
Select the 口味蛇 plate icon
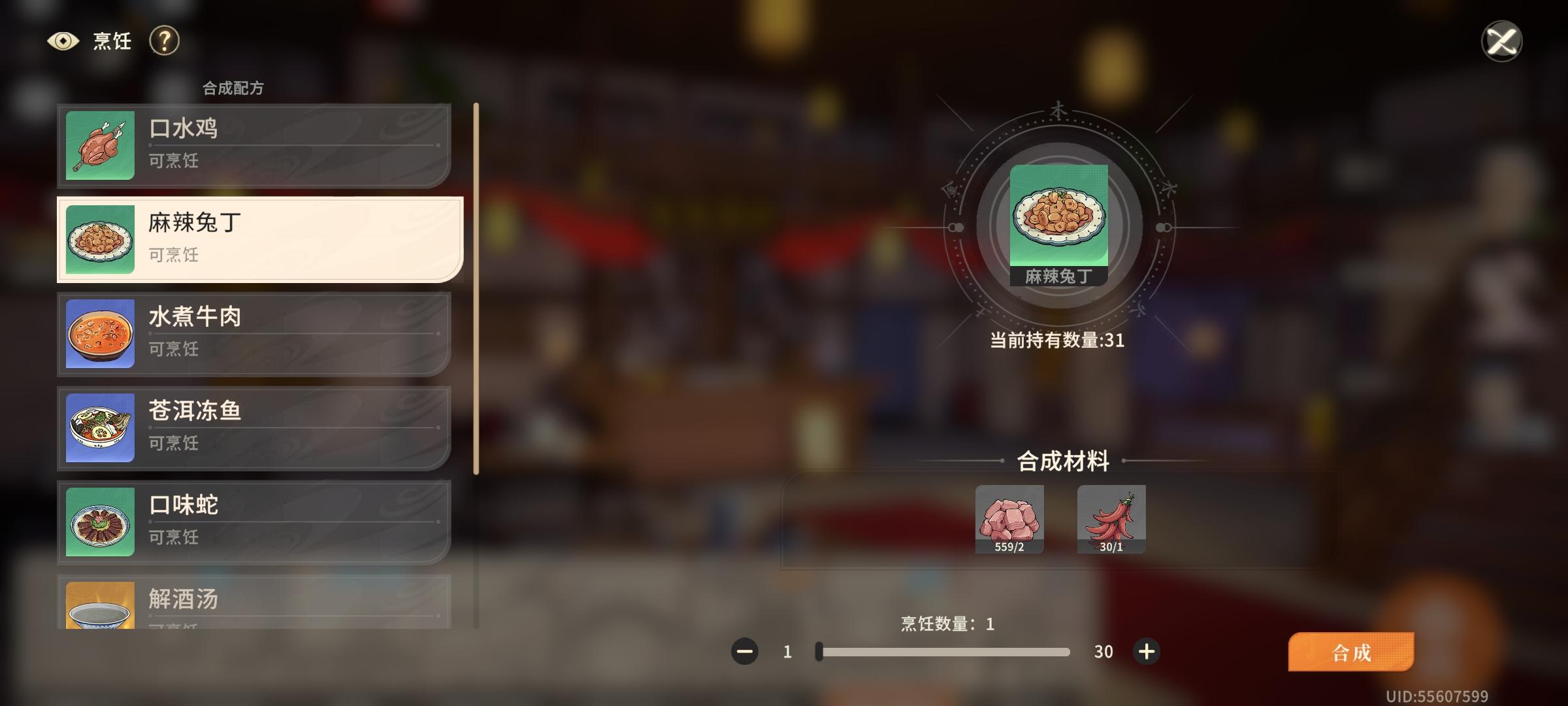(x=99, y=522)
